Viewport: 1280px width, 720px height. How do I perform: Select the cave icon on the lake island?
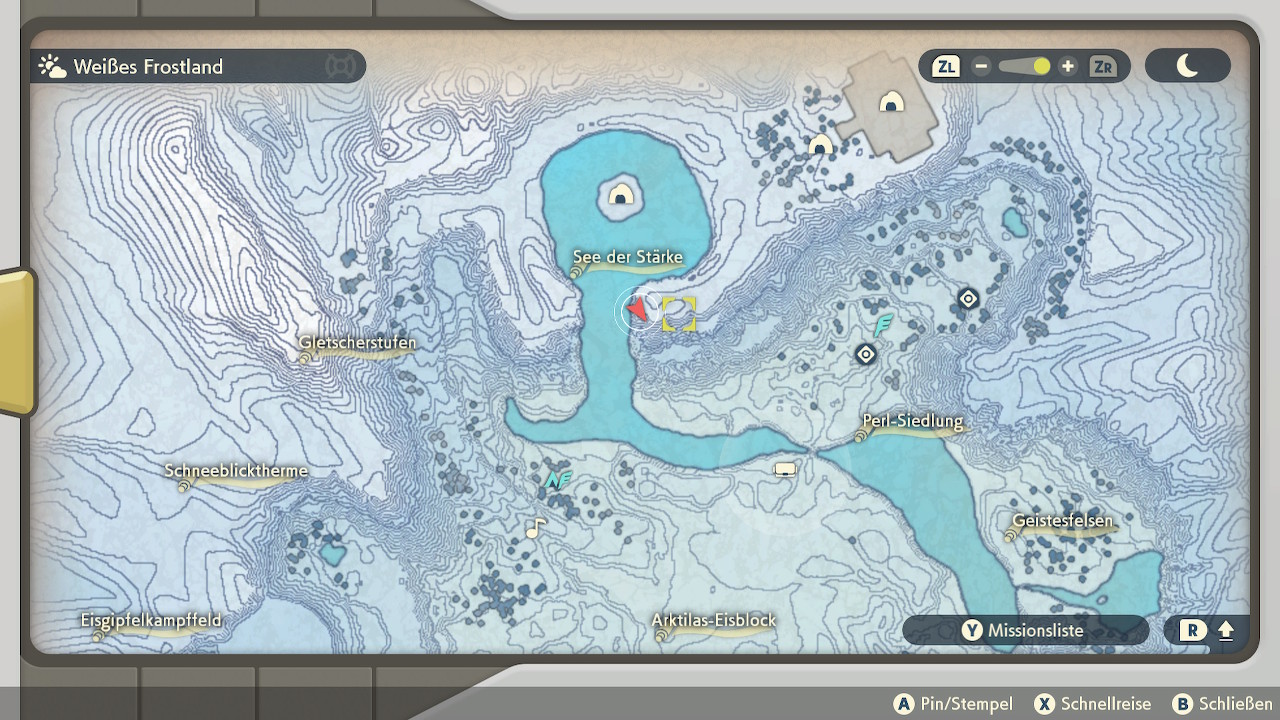pos(620,195)
